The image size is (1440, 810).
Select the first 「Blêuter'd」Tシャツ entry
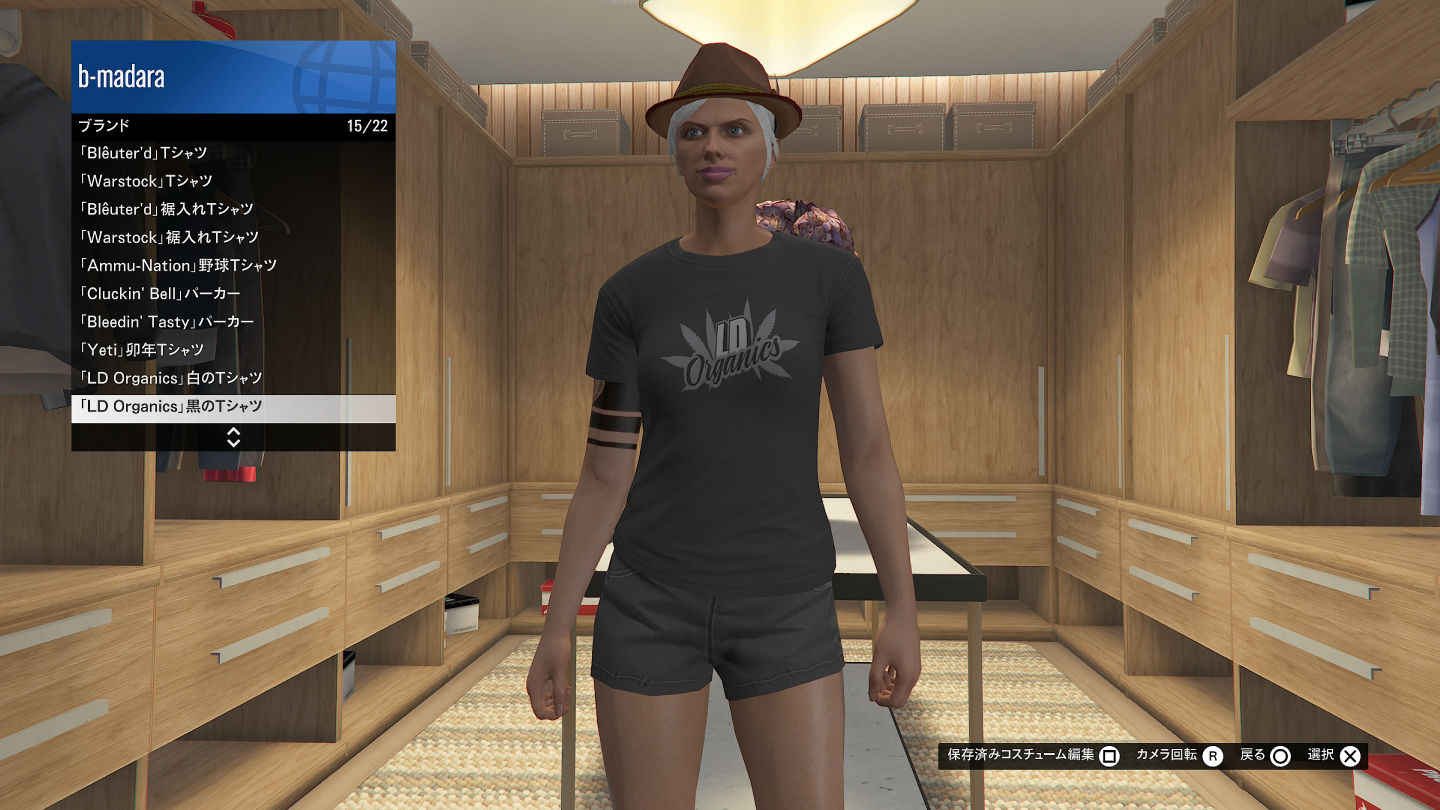pyautogui.click(x=233, y=153)
